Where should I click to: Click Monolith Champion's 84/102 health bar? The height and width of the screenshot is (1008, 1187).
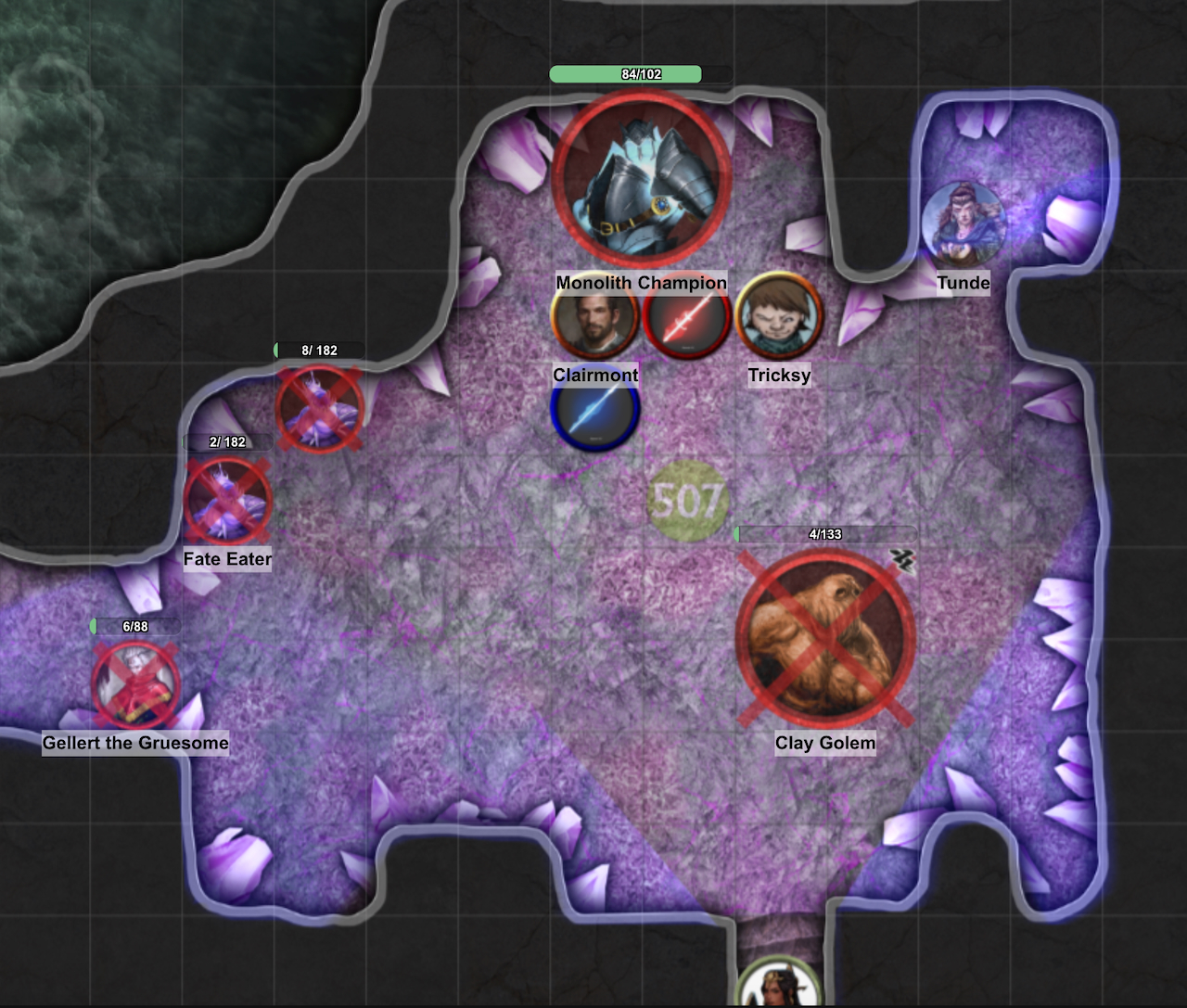[x=627, y=72]
